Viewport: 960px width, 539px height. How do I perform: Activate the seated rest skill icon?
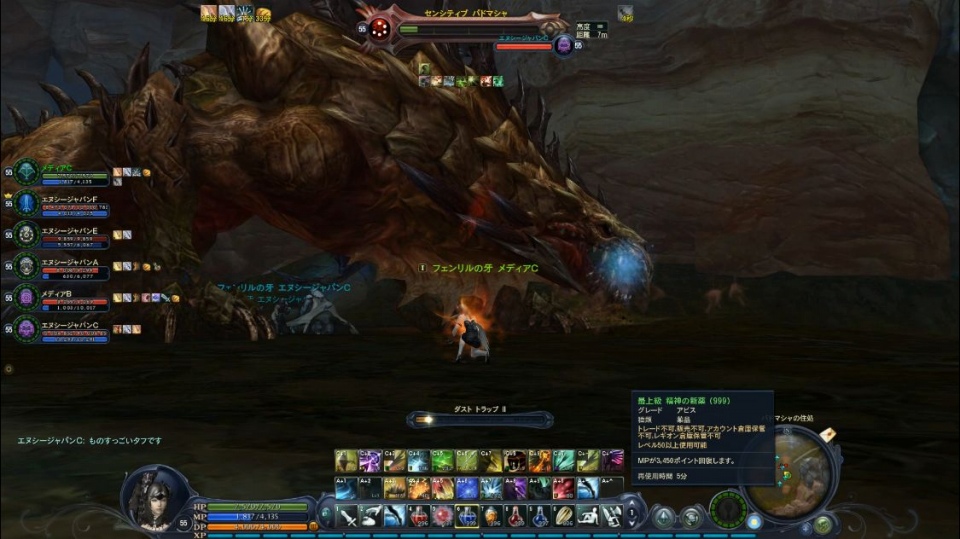(589, 517)
